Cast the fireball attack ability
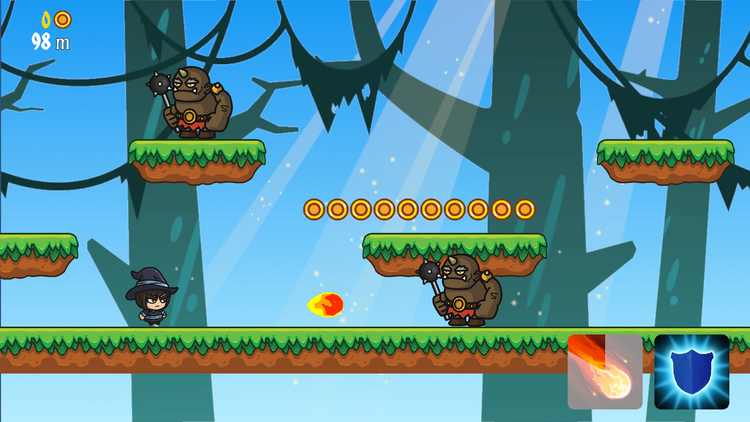 pyautogui.click(x=605, y=372)
